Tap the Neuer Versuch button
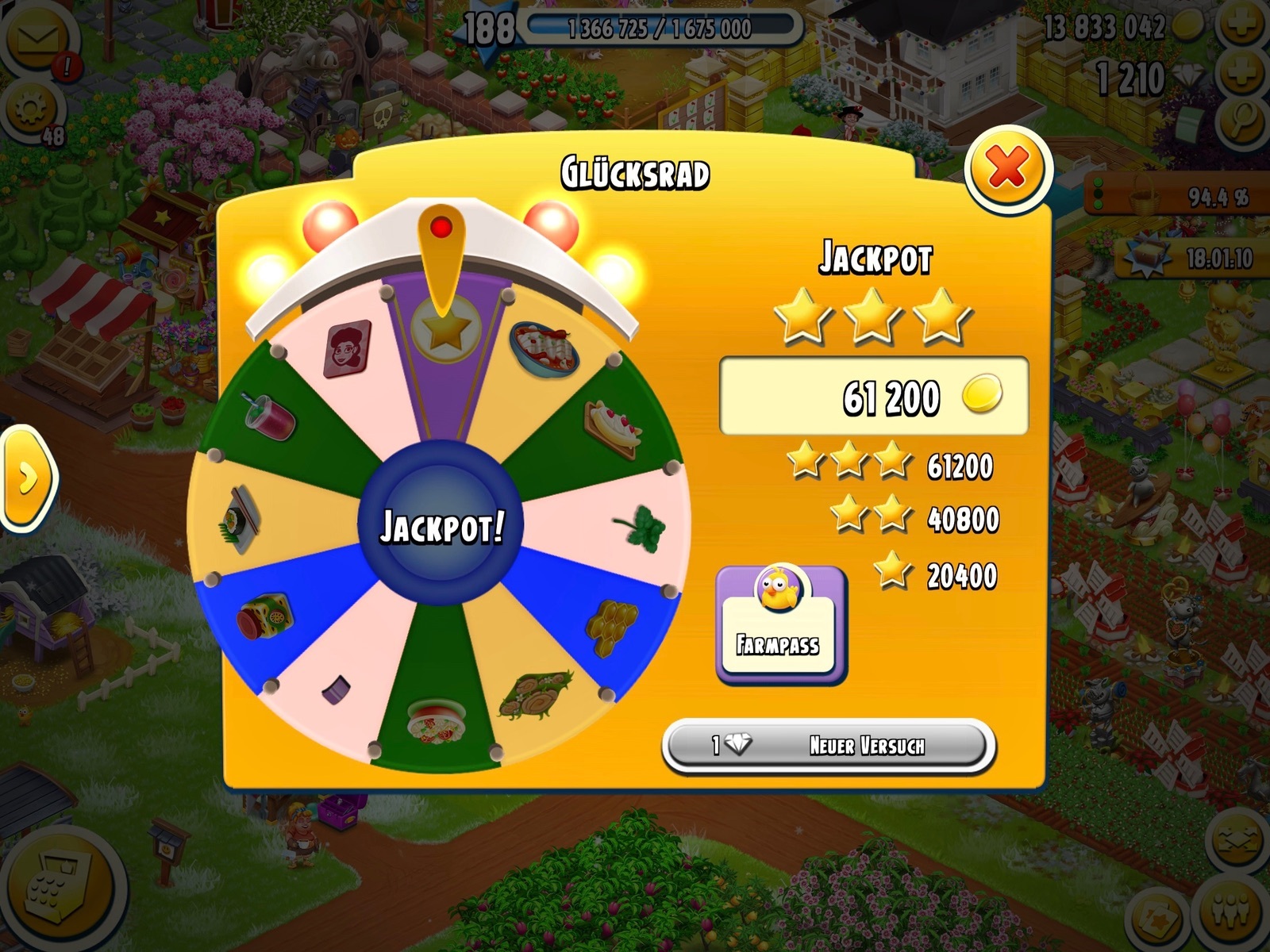 829,746
